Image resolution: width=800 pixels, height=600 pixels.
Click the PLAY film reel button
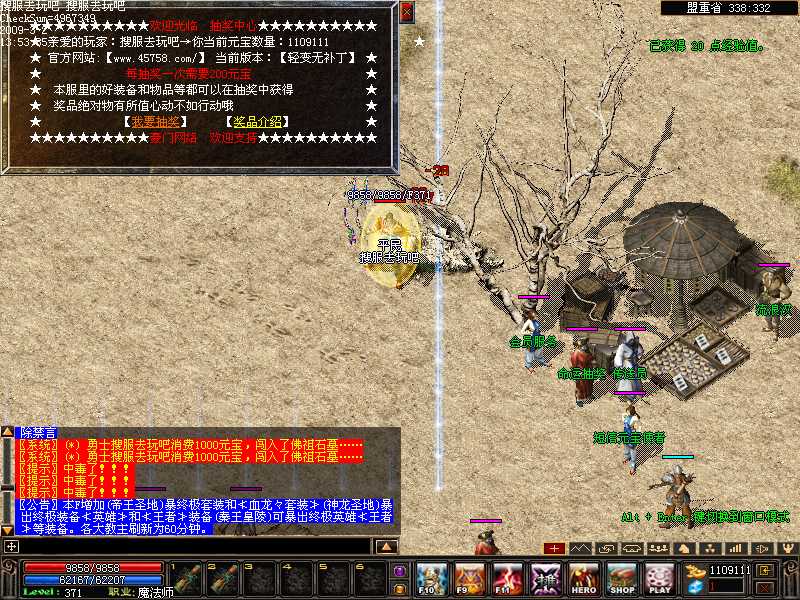click(659, 578)
